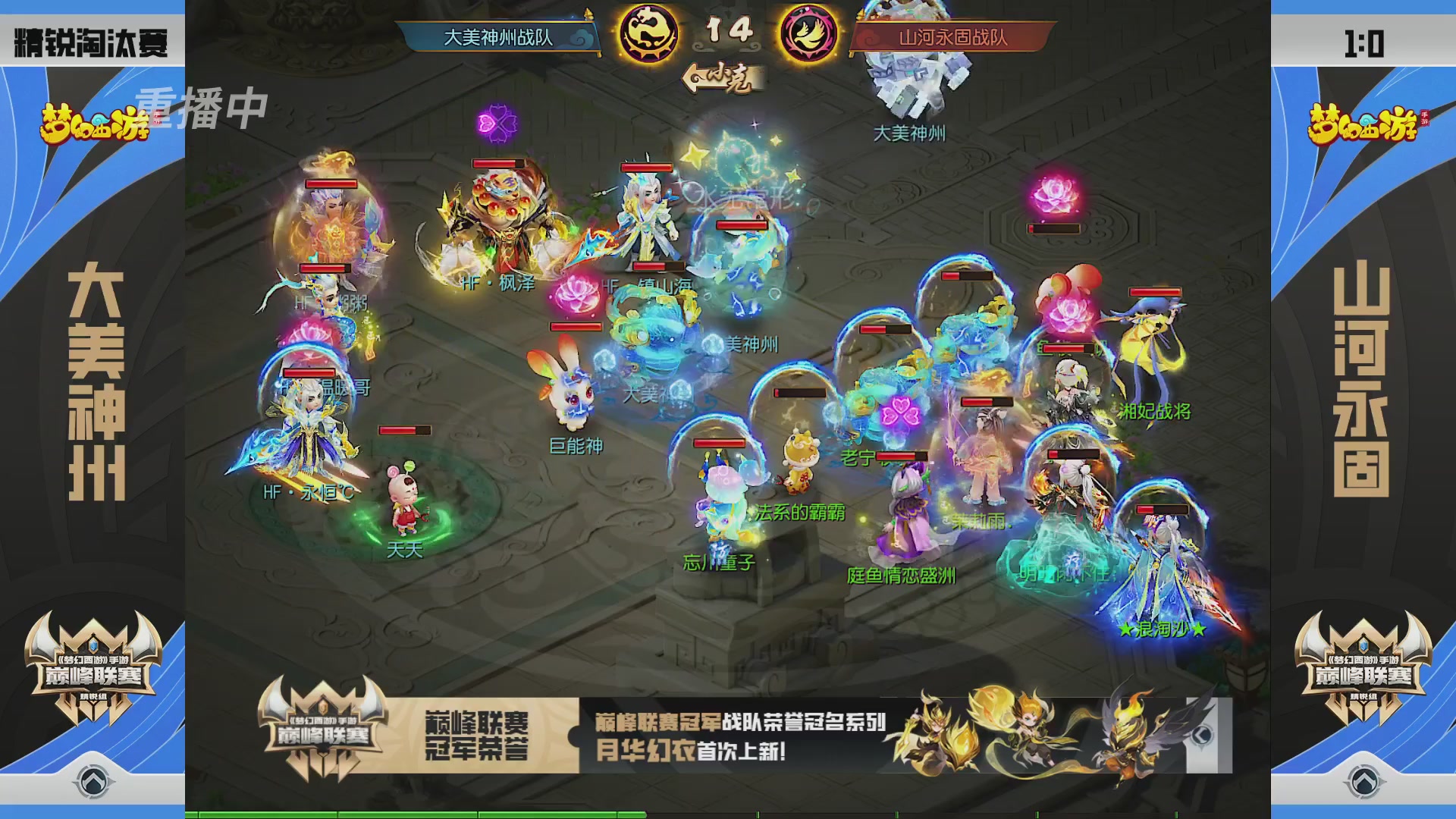
Task: Click the phoenix emblem of 山河永固战队
Action: click(x=807, y=33)
